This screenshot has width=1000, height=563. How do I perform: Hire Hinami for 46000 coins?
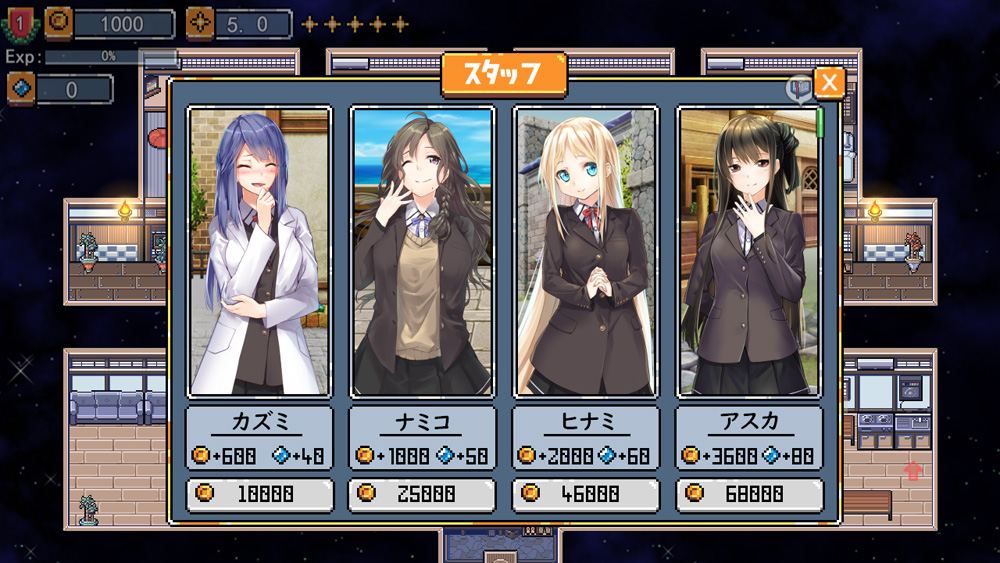[585, 494]
